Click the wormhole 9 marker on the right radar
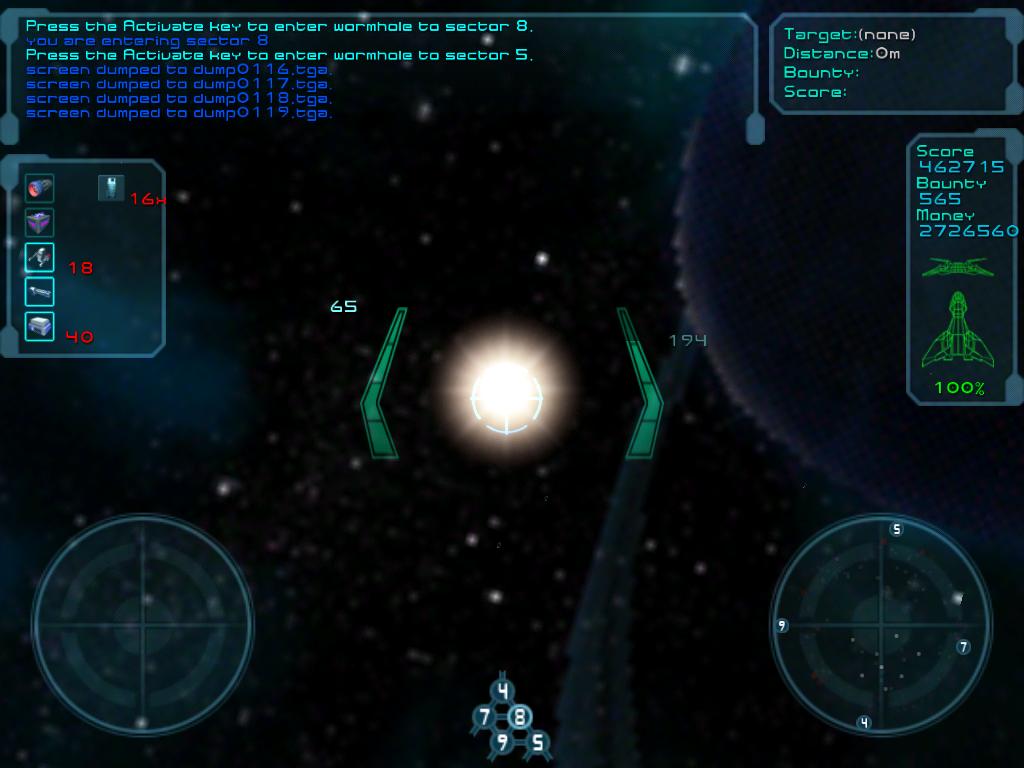This screenshot has width=1024, height=768. coord(782,626)
